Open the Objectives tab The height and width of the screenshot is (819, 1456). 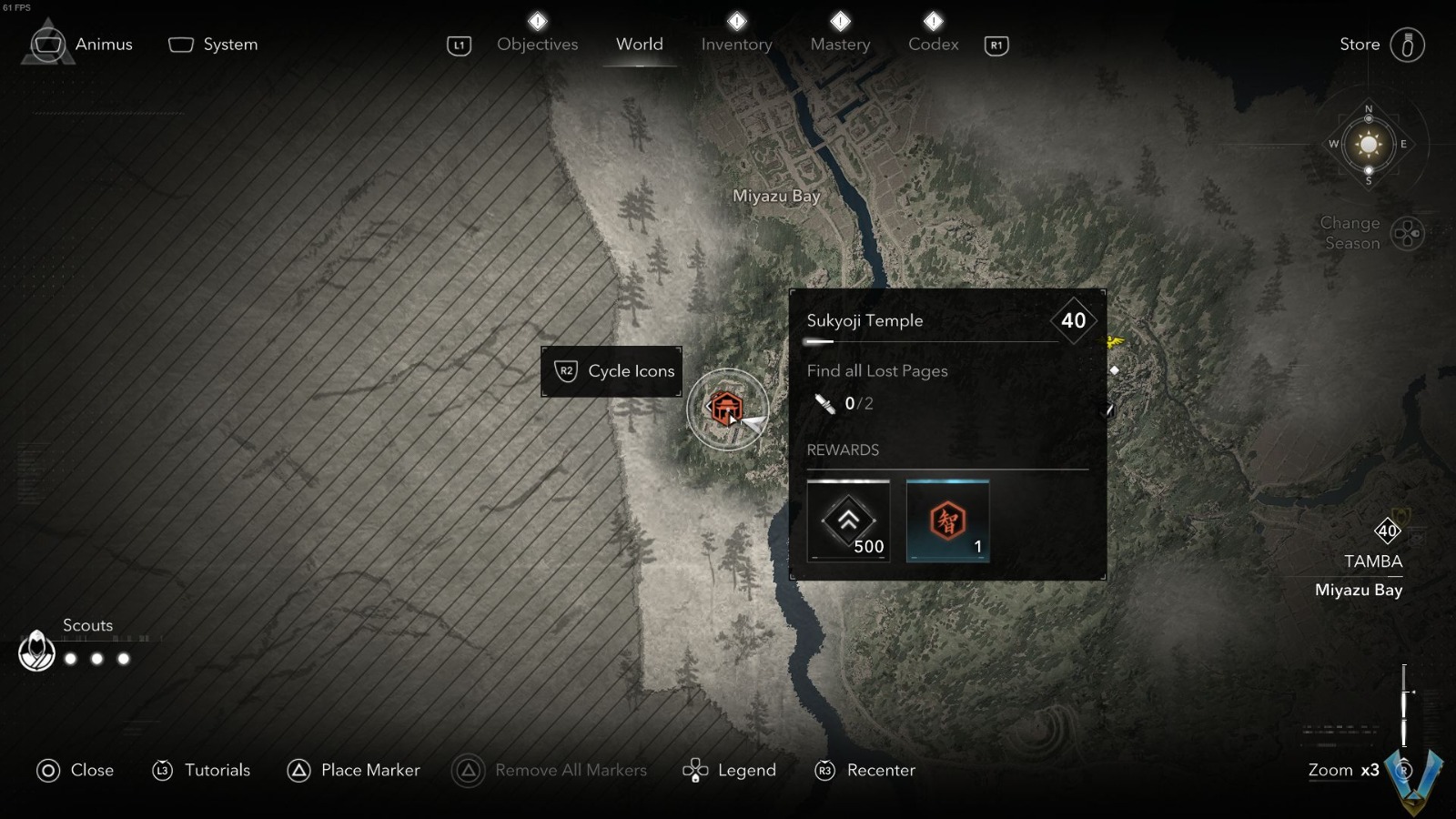(537, 44)
